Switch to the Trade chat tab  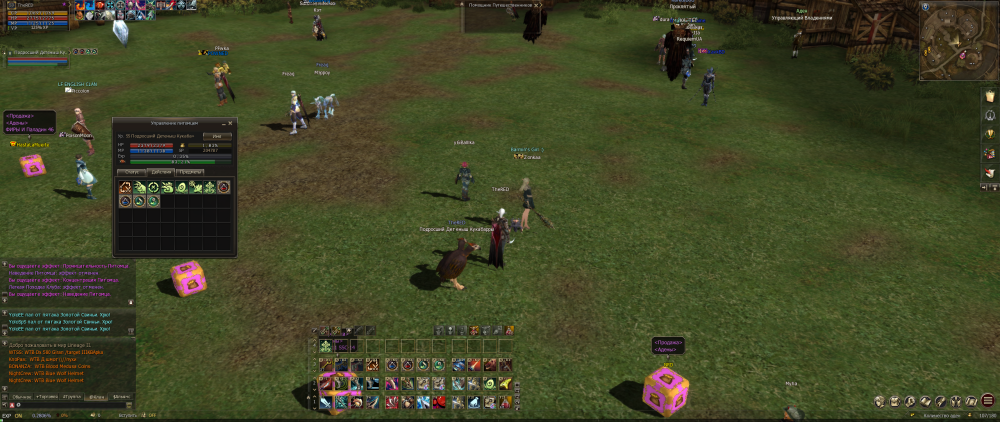point(46,397)
